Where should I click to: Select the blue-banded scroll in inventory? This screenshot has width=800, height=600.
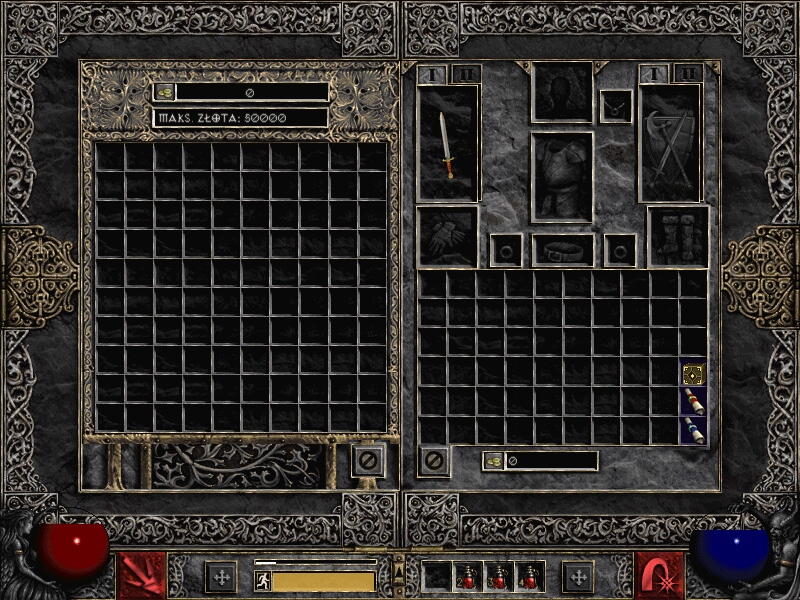(693, 430)
